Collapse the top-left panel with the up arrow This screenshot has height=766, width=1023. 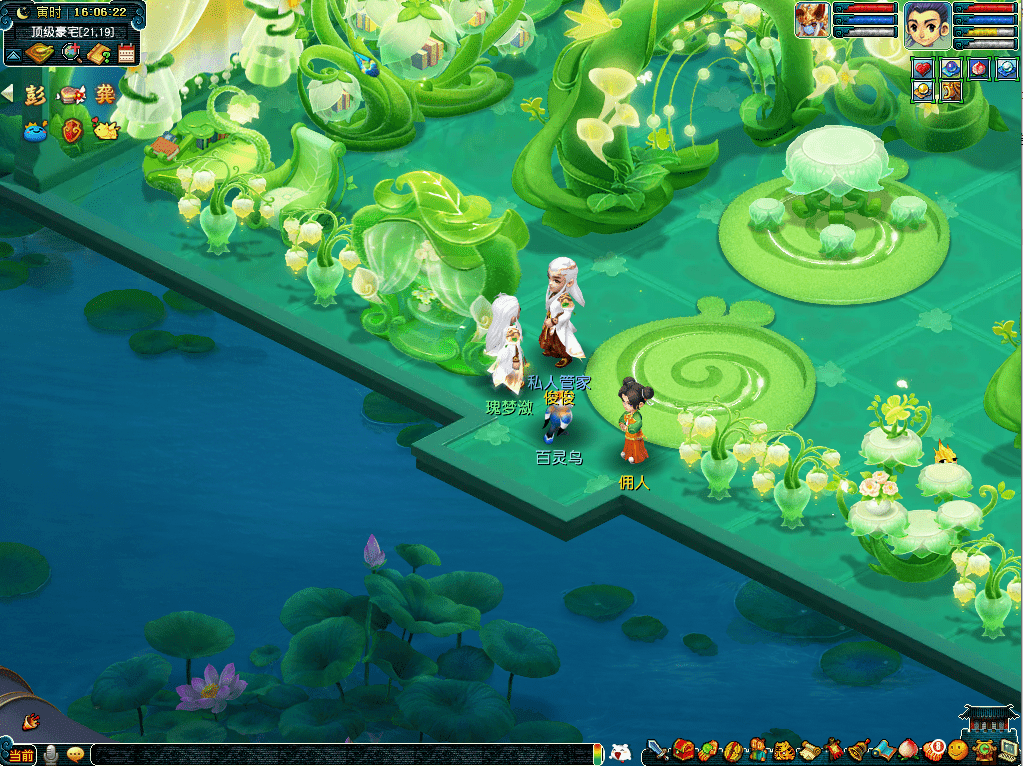13,54
